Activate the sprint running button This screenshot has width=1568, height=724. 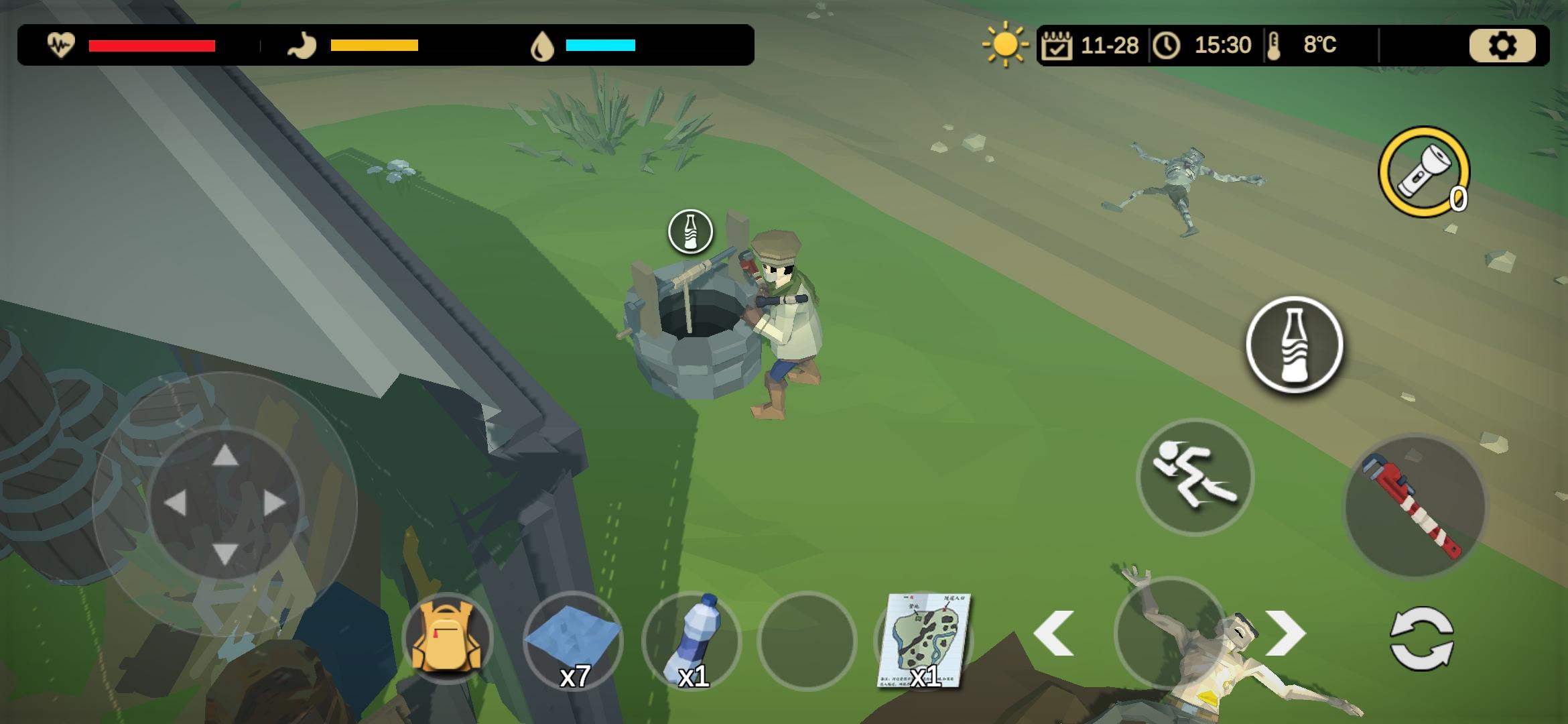pyautogui.click(x=1195, y=477)
